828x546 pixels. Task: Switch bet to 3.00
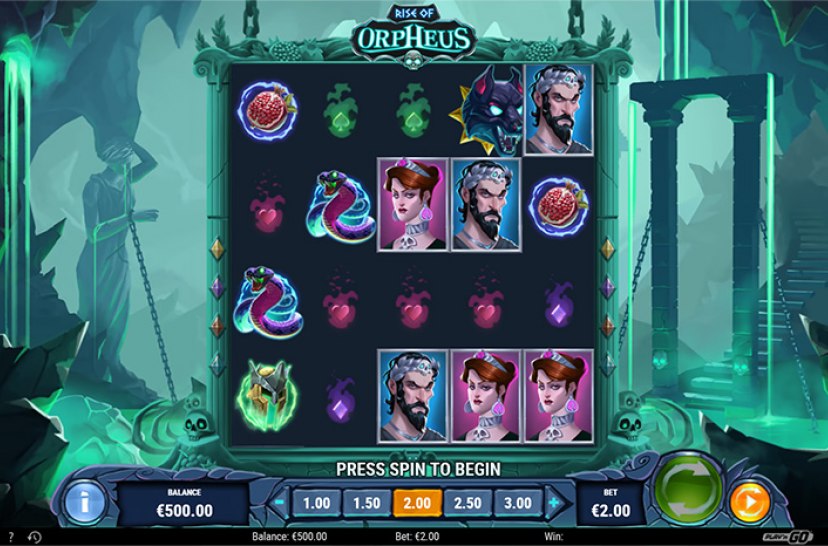coord(516,503)
